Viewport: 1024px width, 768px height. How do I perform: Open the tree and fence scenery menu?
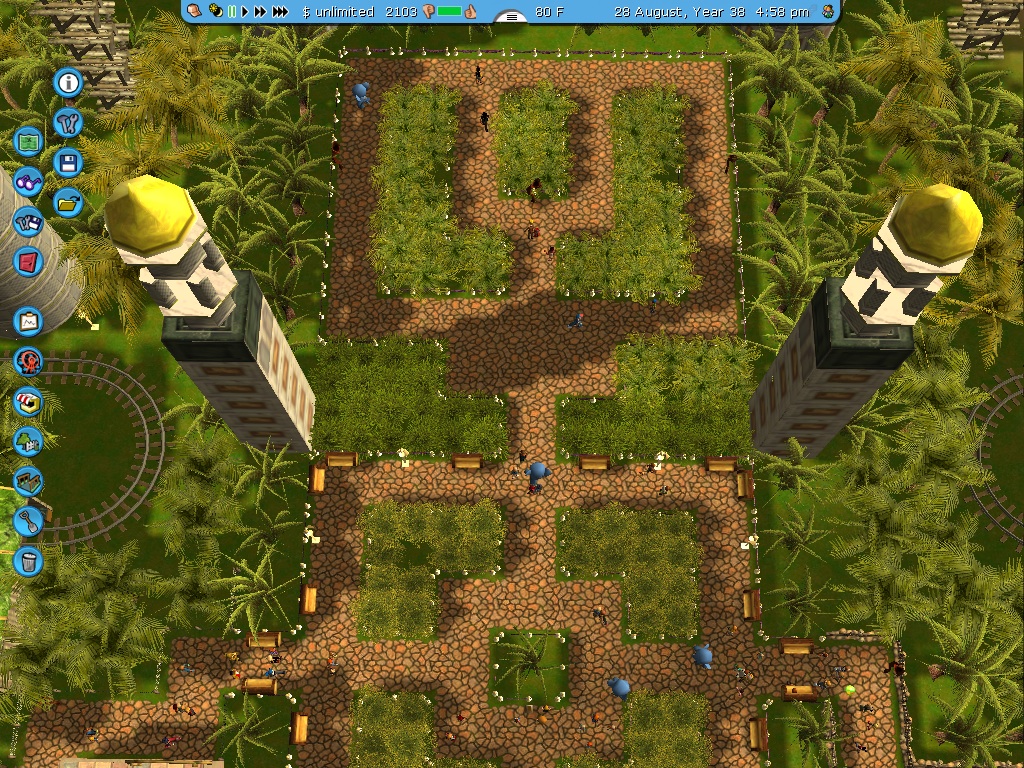coord(29,441)
